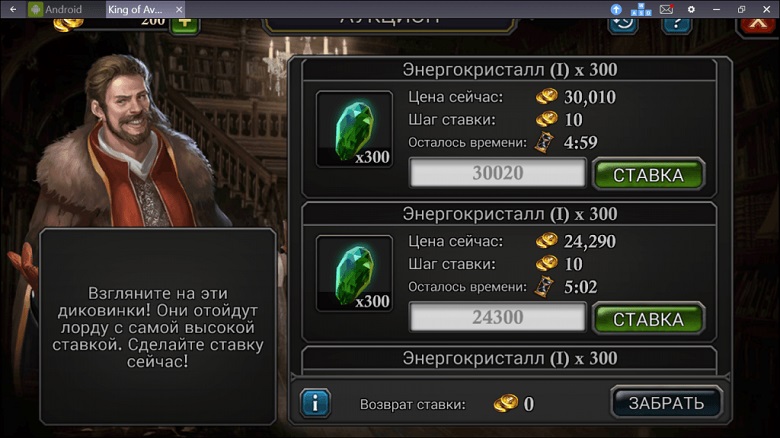Minimize the emulator window
780x438 pixels.
pyautogui.click(x=716, y=9)
